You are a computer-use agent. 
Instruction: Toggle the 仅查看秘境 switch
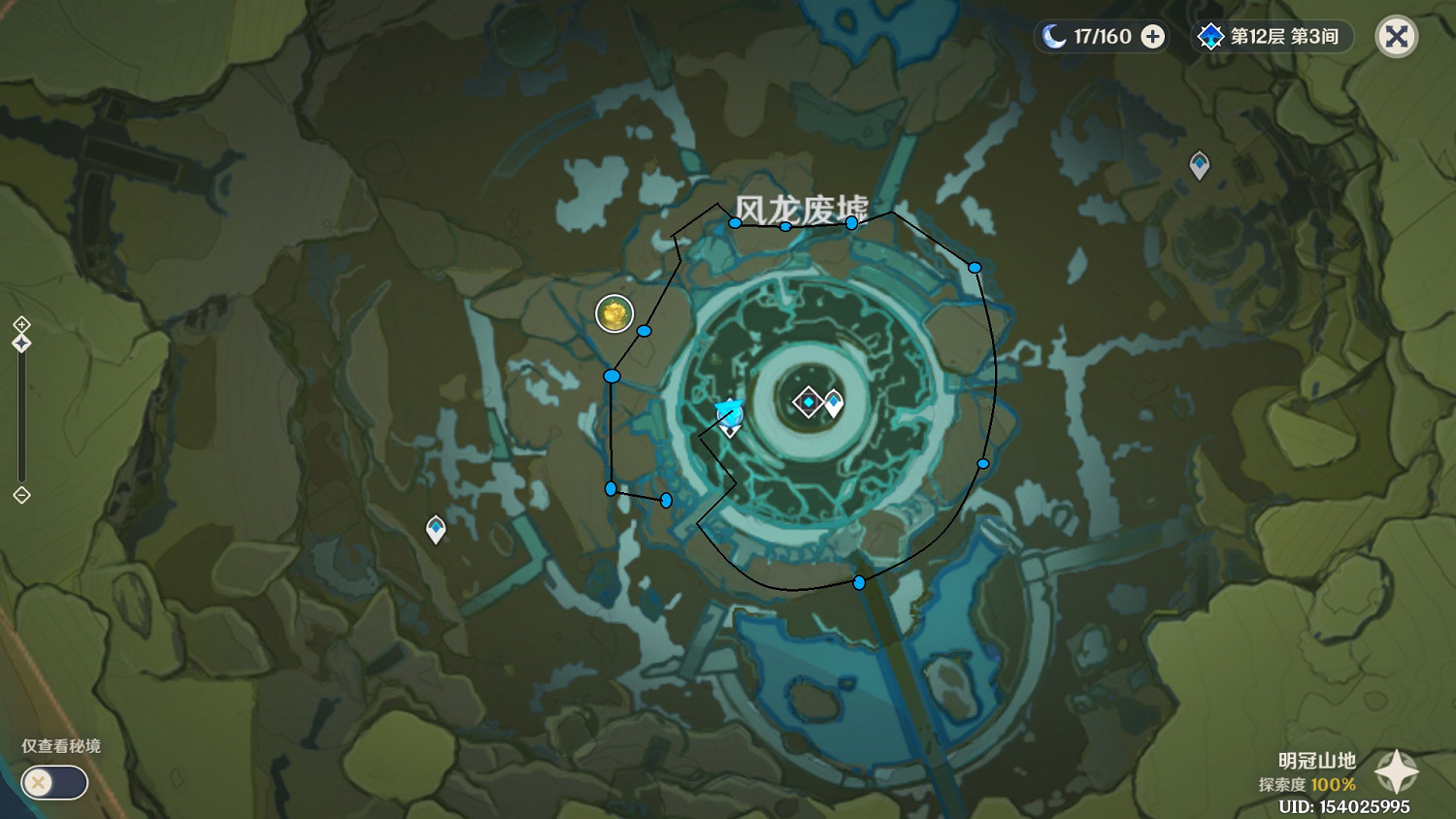tap(53, 783)
